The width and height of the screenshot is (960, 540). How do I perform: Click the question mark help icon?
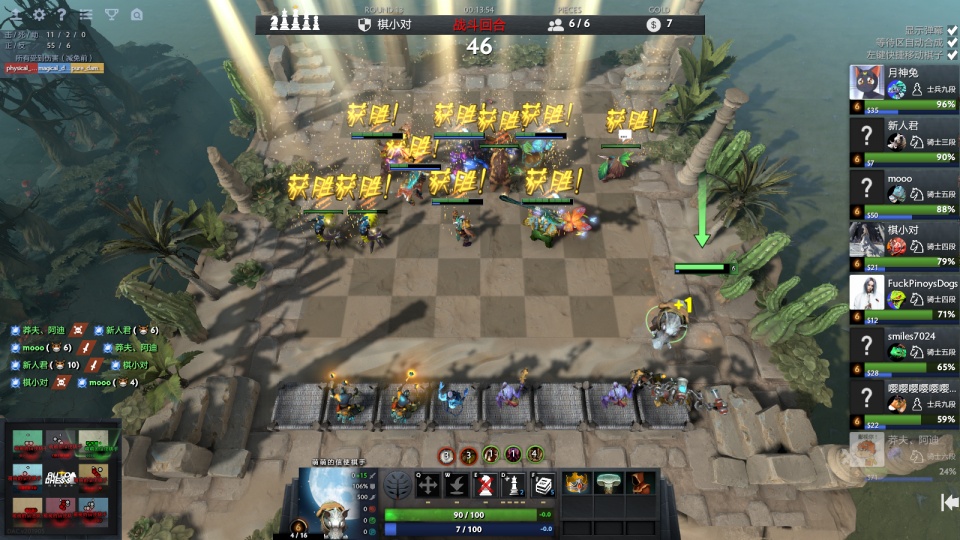click(x=62, y=15)
